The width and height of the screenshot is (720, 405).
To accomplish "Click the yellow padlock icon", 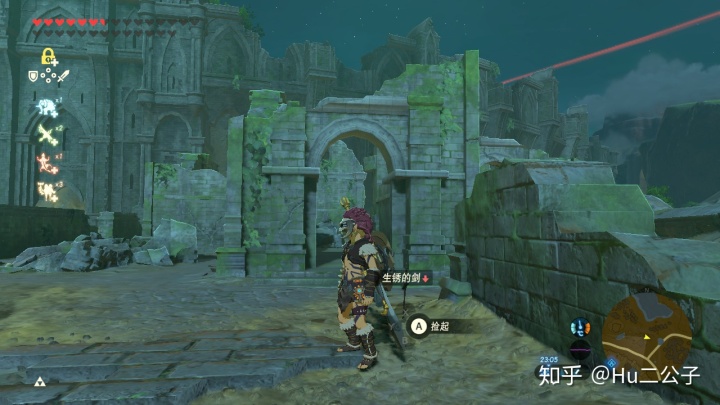I will pyautogui.click(x=46, y=56).
